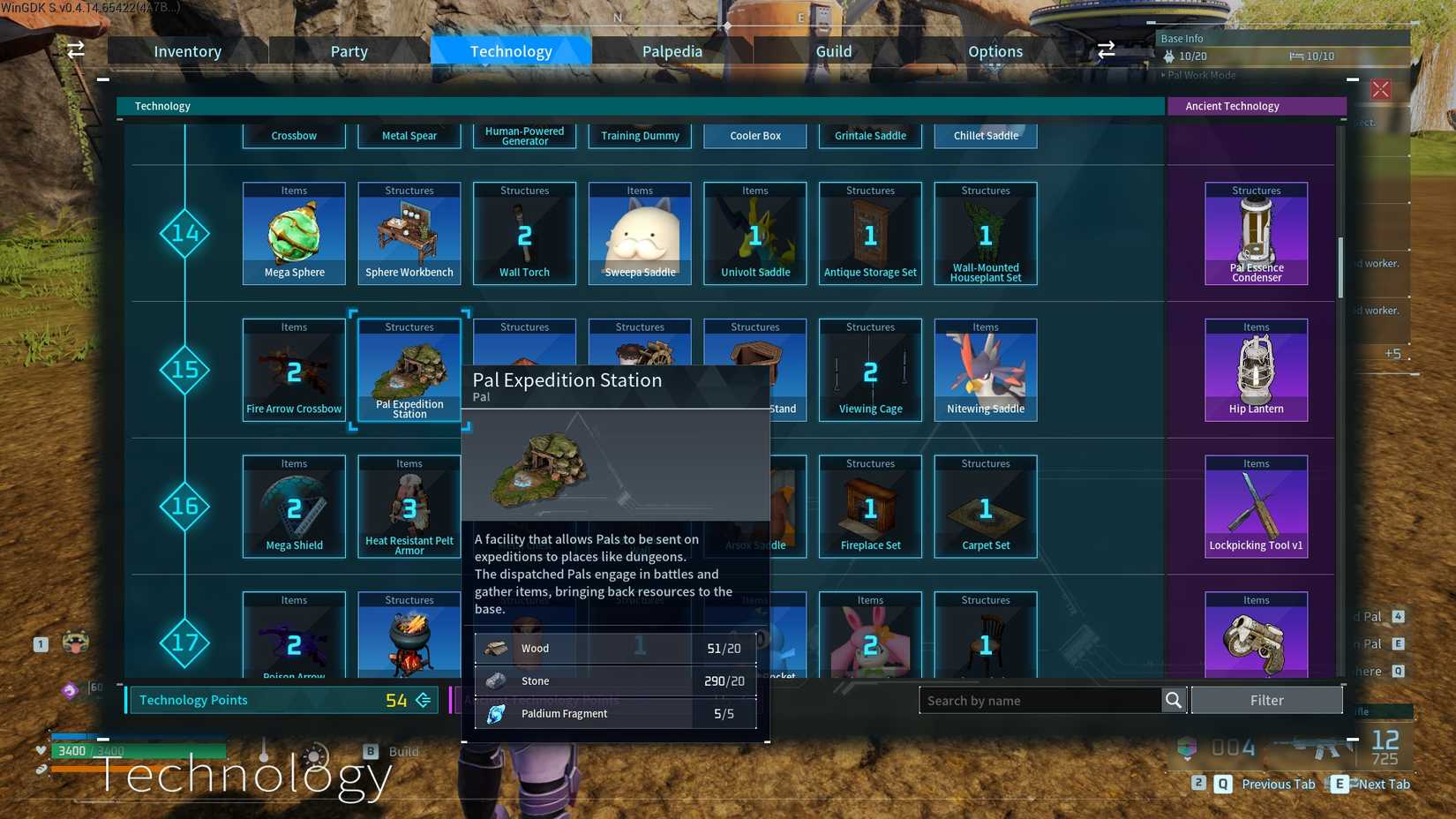The width and height of the screenshot is (1456, 819).
Task: Open the Filter options
Action: (x=1267, y=700)
